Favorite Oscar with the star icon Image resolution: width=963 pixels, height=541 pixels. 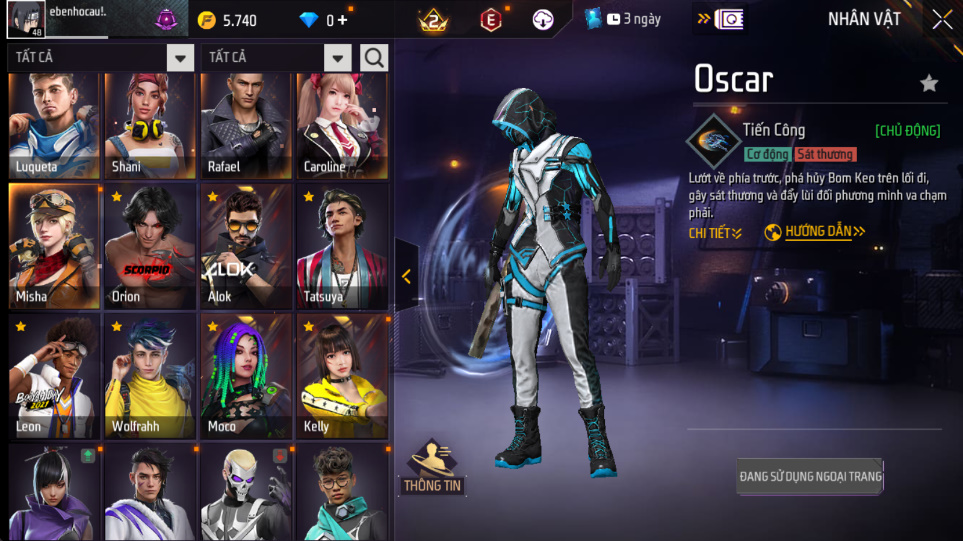pos(929,83)
